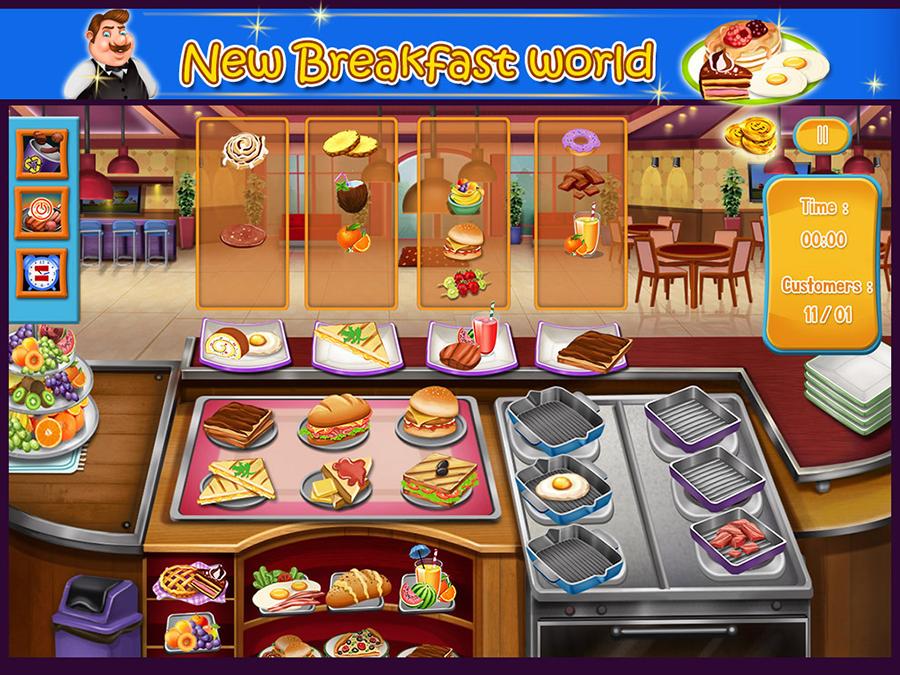
Task: Serve the plate with roll cake and egg
Action: [244, 344]
